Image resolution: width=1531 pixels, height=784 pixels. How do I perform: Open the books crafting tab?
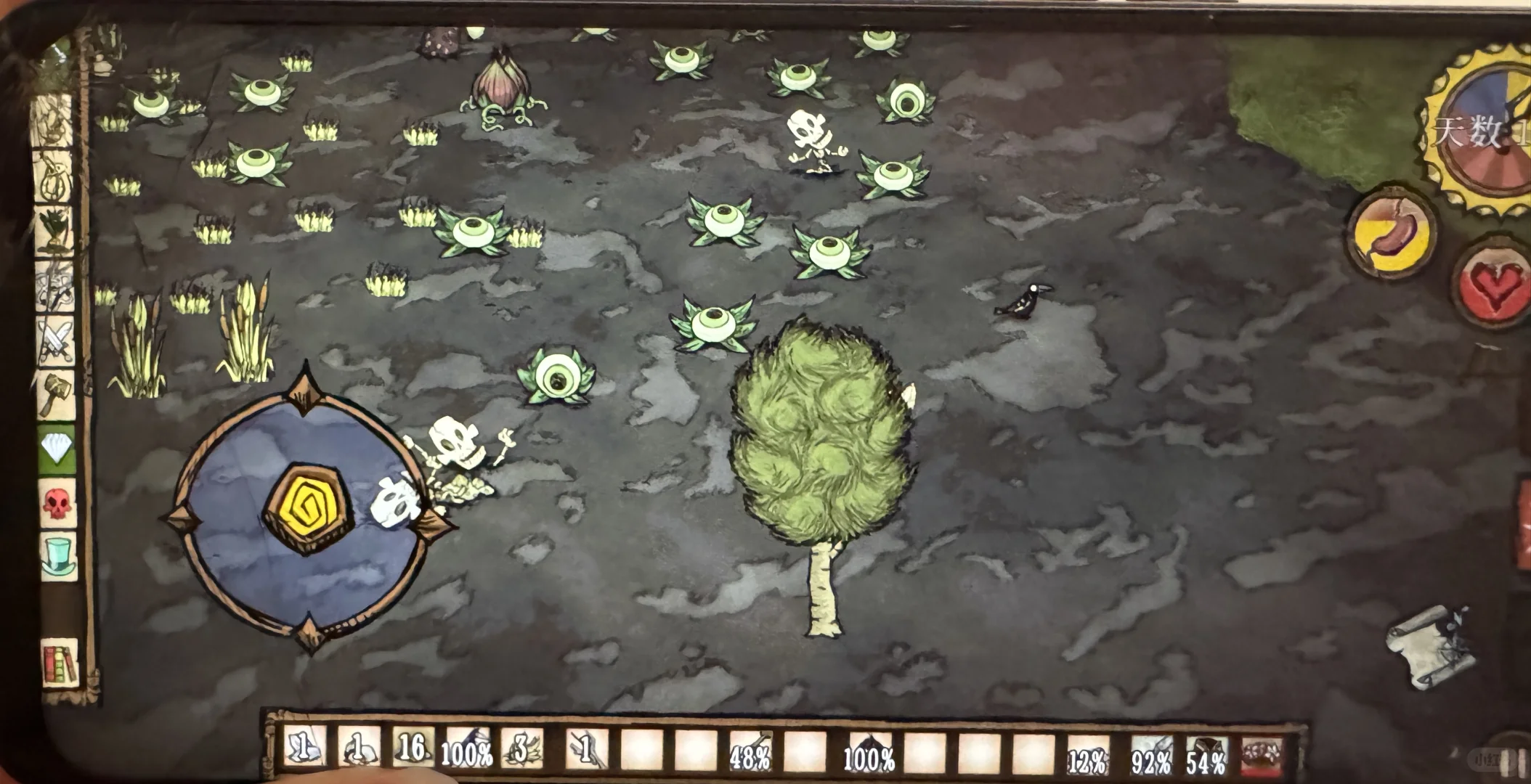[x=60, y=662]
